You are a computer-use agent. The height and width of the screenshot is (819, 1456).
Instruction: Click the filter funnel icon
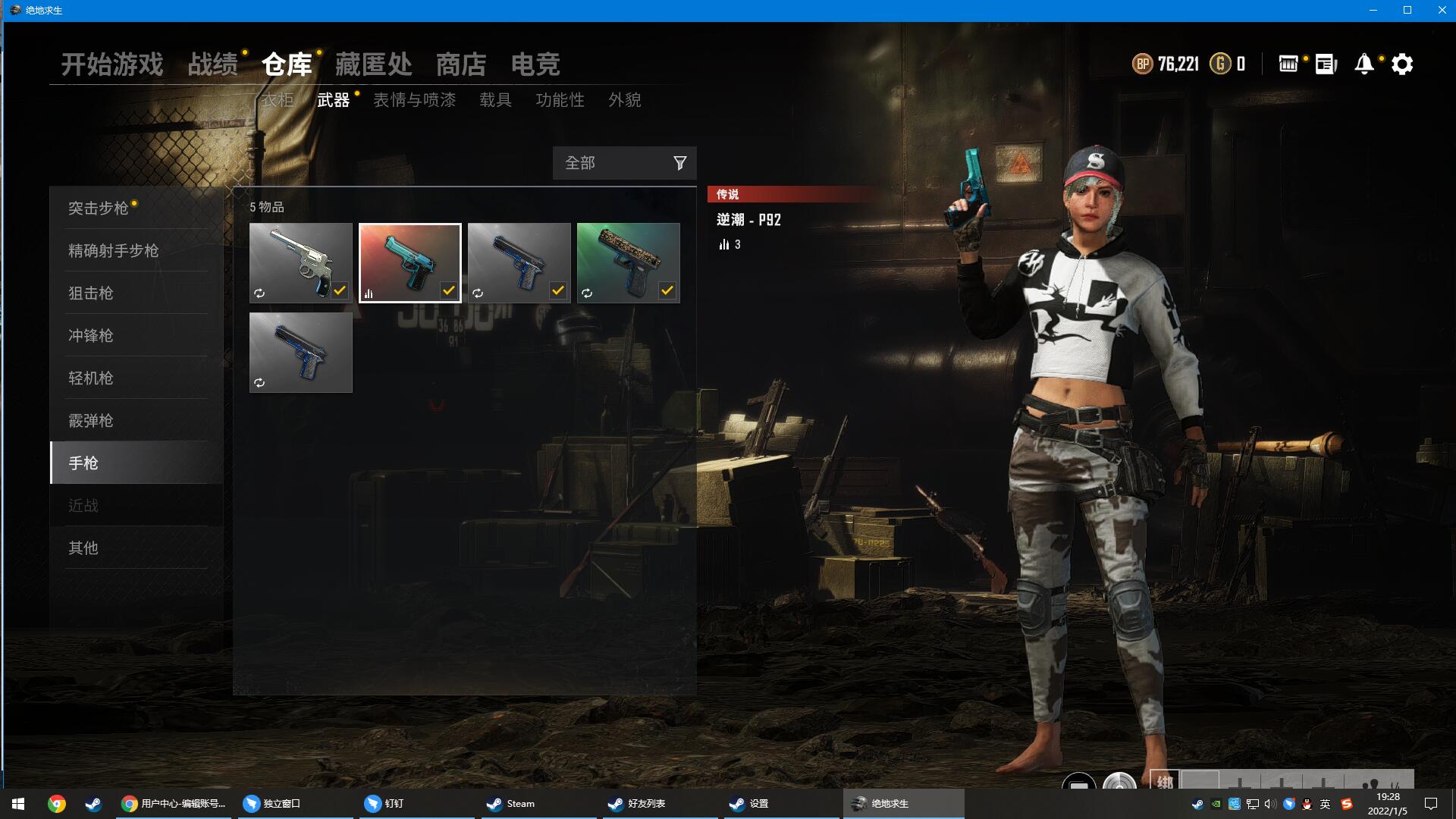[x=679, y=162]
